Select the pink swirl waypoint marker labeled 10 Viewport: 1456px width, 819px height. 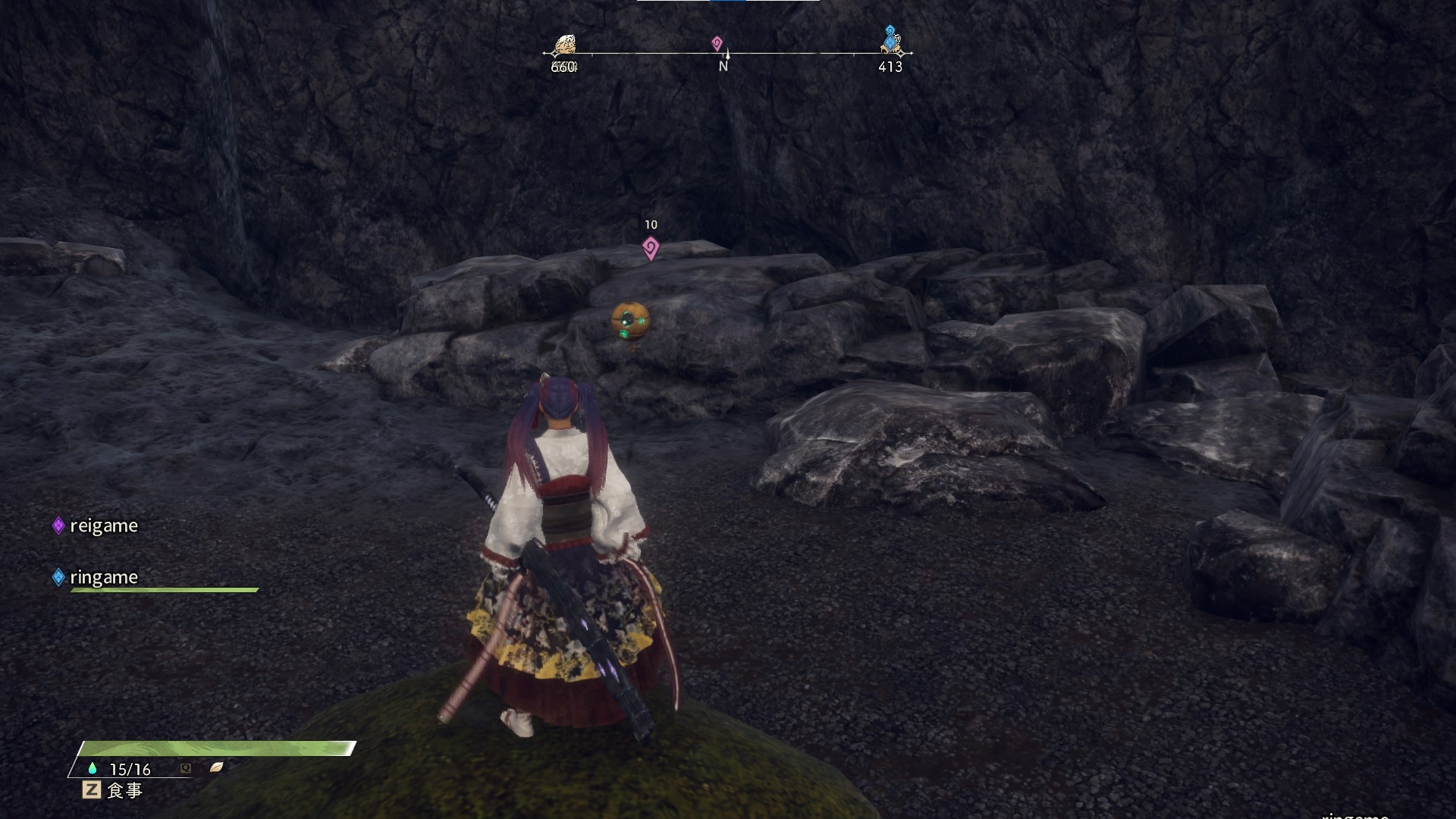[x=650, y=247]
